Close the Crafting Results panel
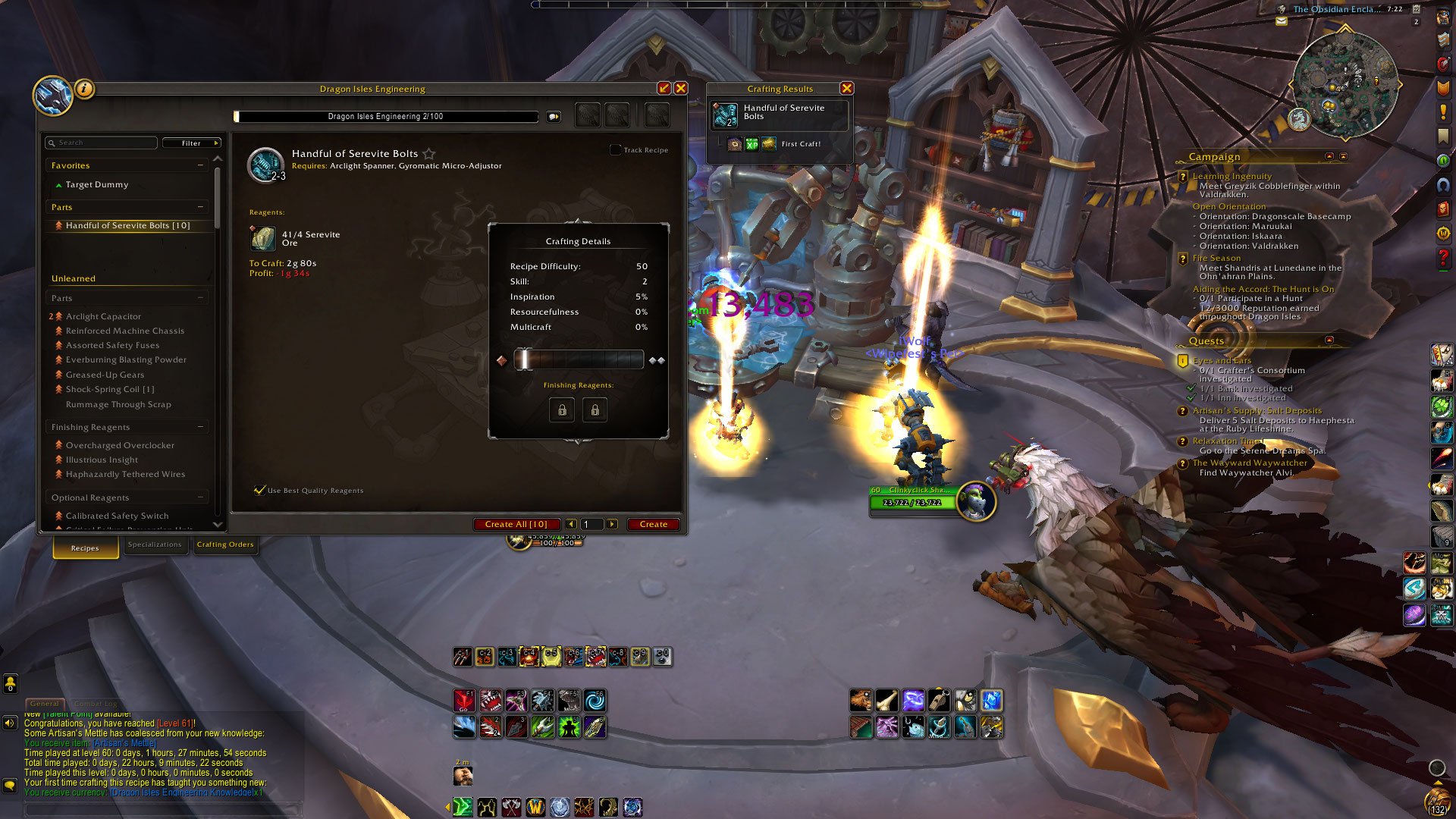The image size is (1456, 819). [x=847, y=88]
